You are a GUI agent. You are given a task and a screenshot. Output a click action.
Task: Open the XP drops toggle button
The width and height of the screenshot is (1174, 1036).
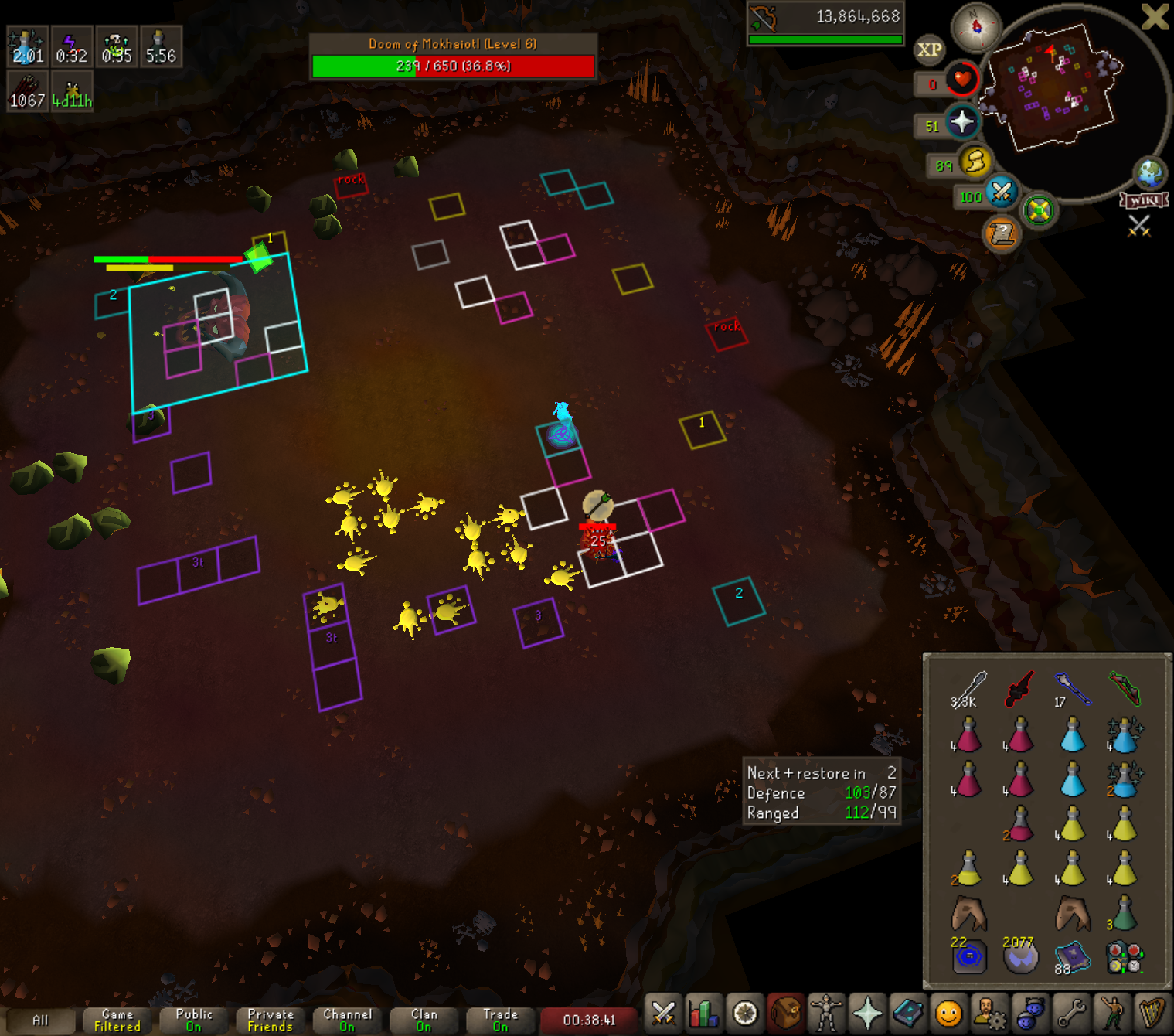[929, 50]
